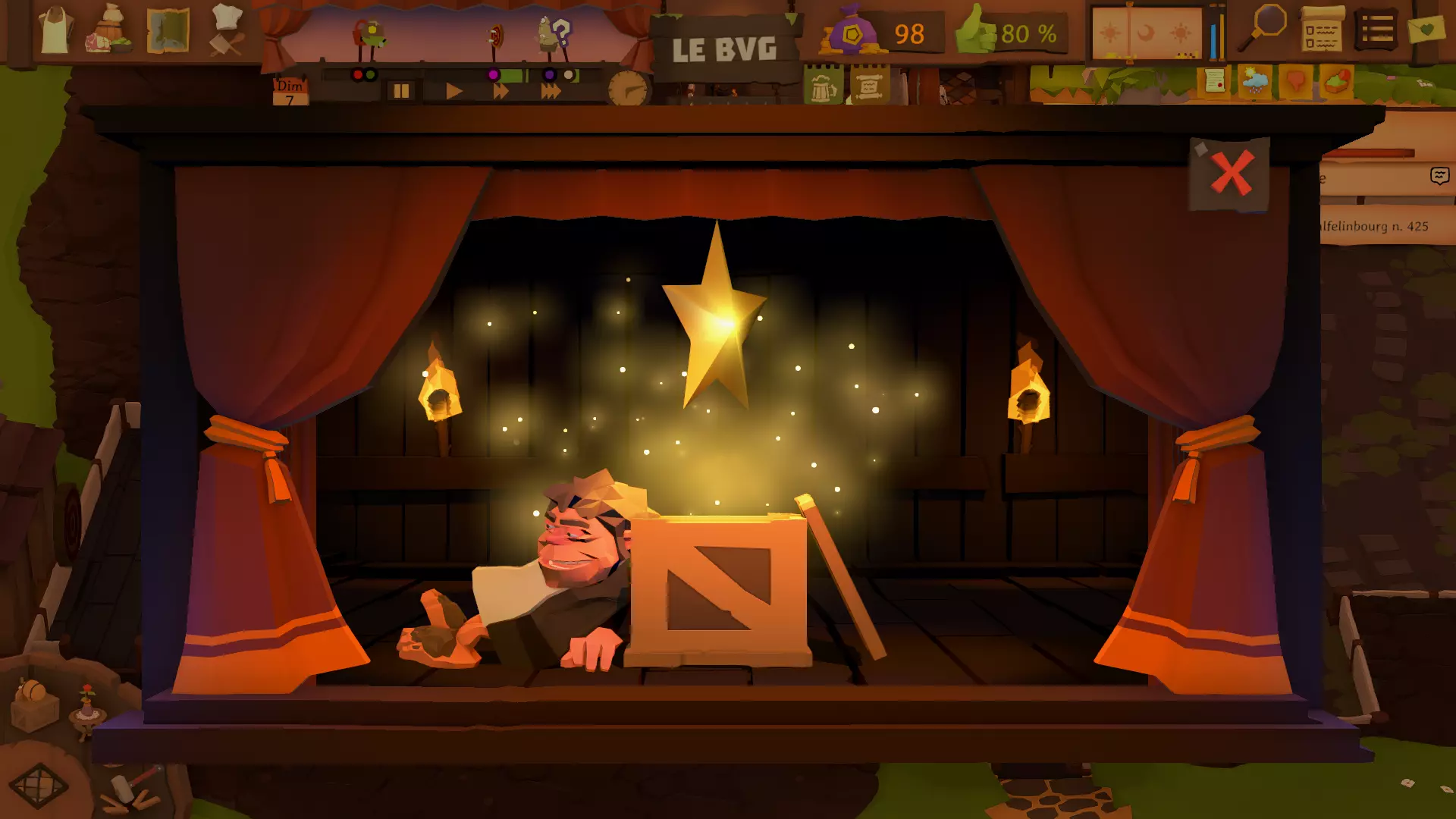Set time to normal play speed
1456x819 pixels.
tap(453, 92)
